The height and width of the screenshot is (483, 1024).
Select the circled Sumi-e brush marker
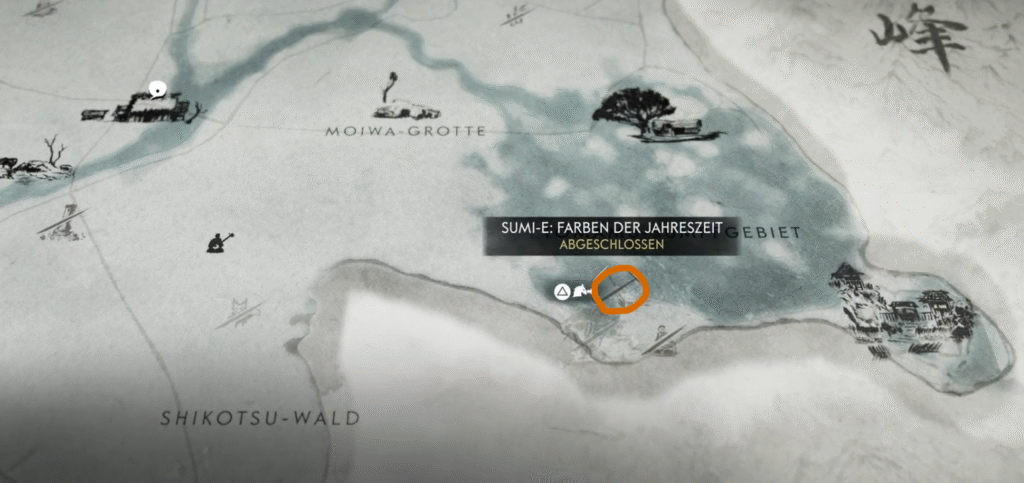pos(621,290)
